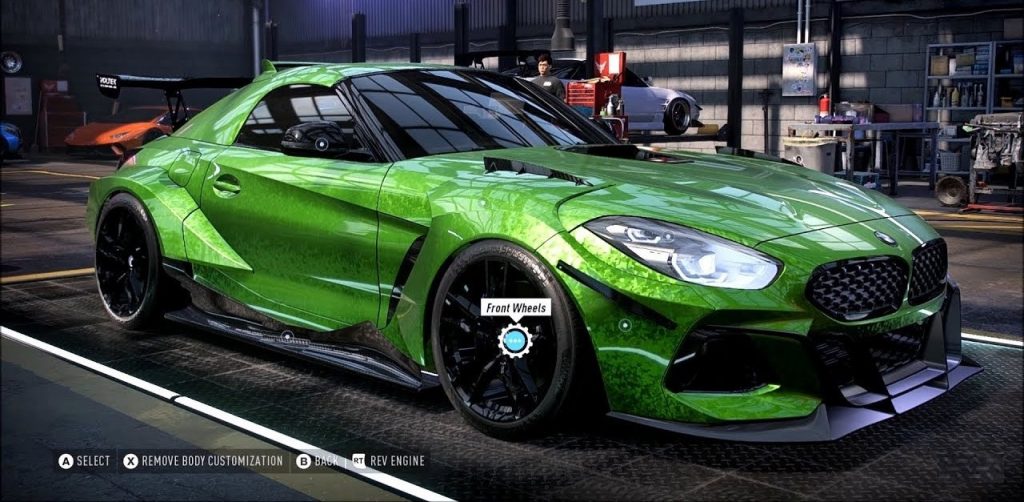Viewport: 1024px width, 502px height.
Task: Pick the customization marker ahead of the front wheel
Action: pyautogui.click(x=624, y=325)
